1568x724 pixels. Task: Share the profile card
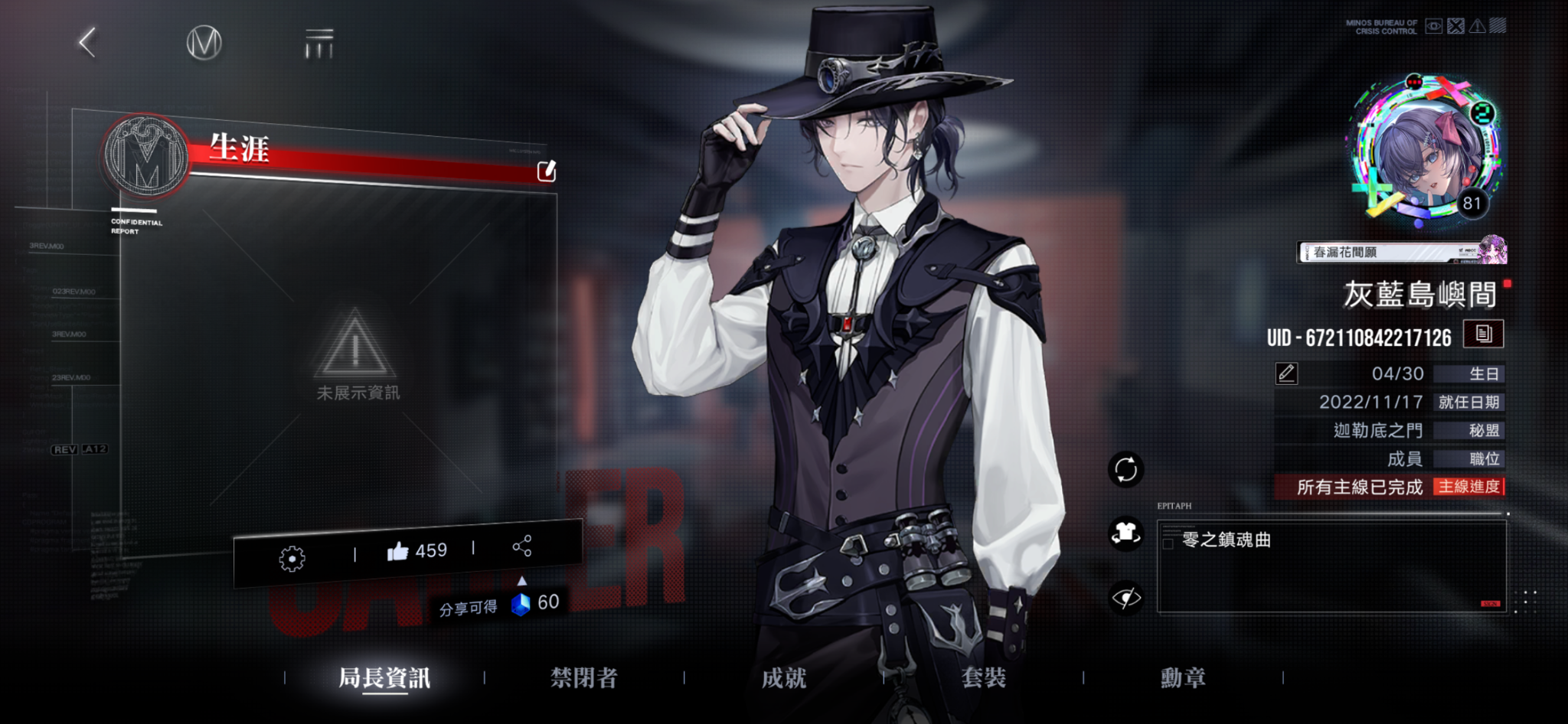pyautogui.click(x=522, y=546)
